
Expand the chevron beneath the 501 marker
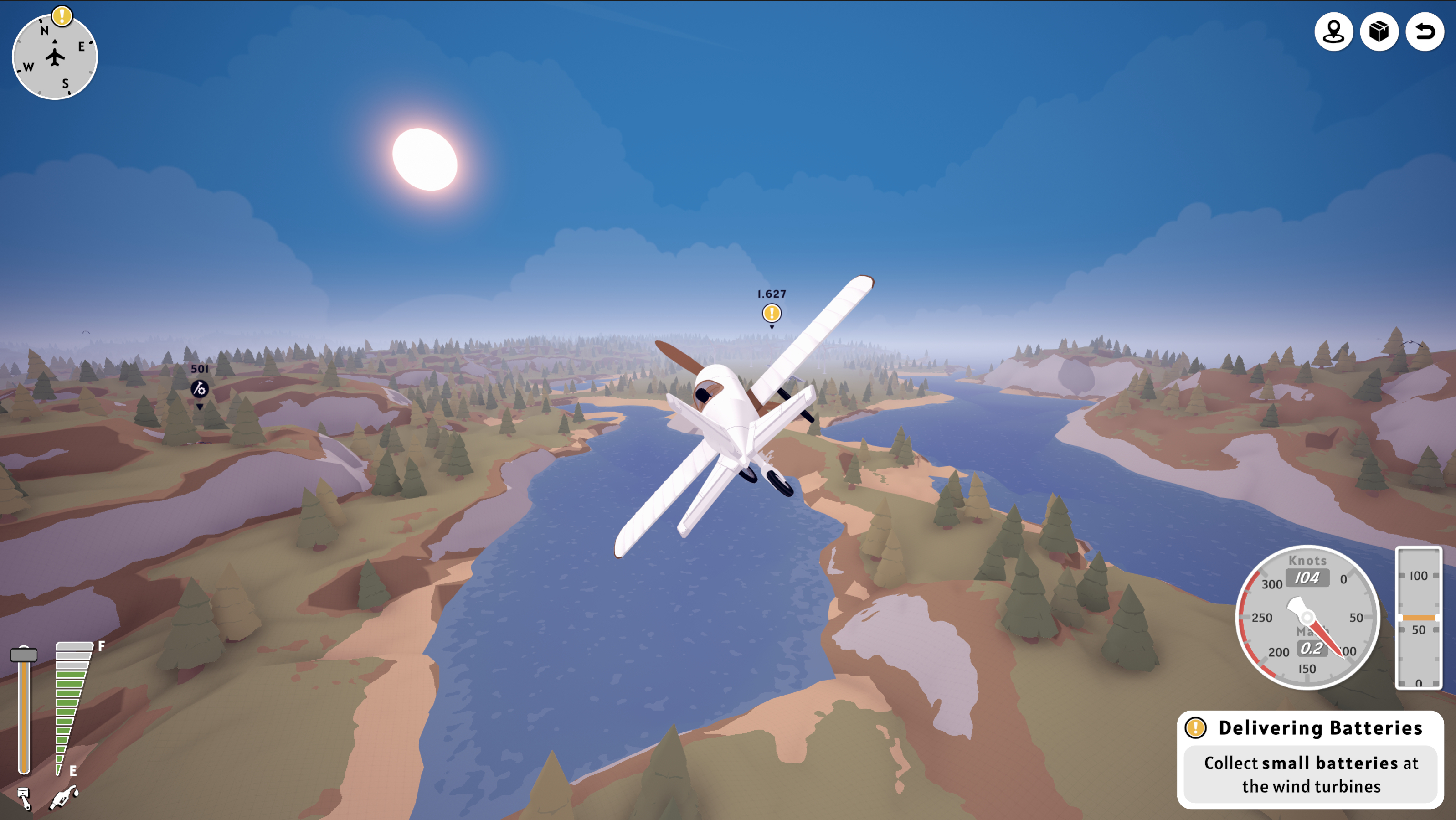[x=199, y=406]
